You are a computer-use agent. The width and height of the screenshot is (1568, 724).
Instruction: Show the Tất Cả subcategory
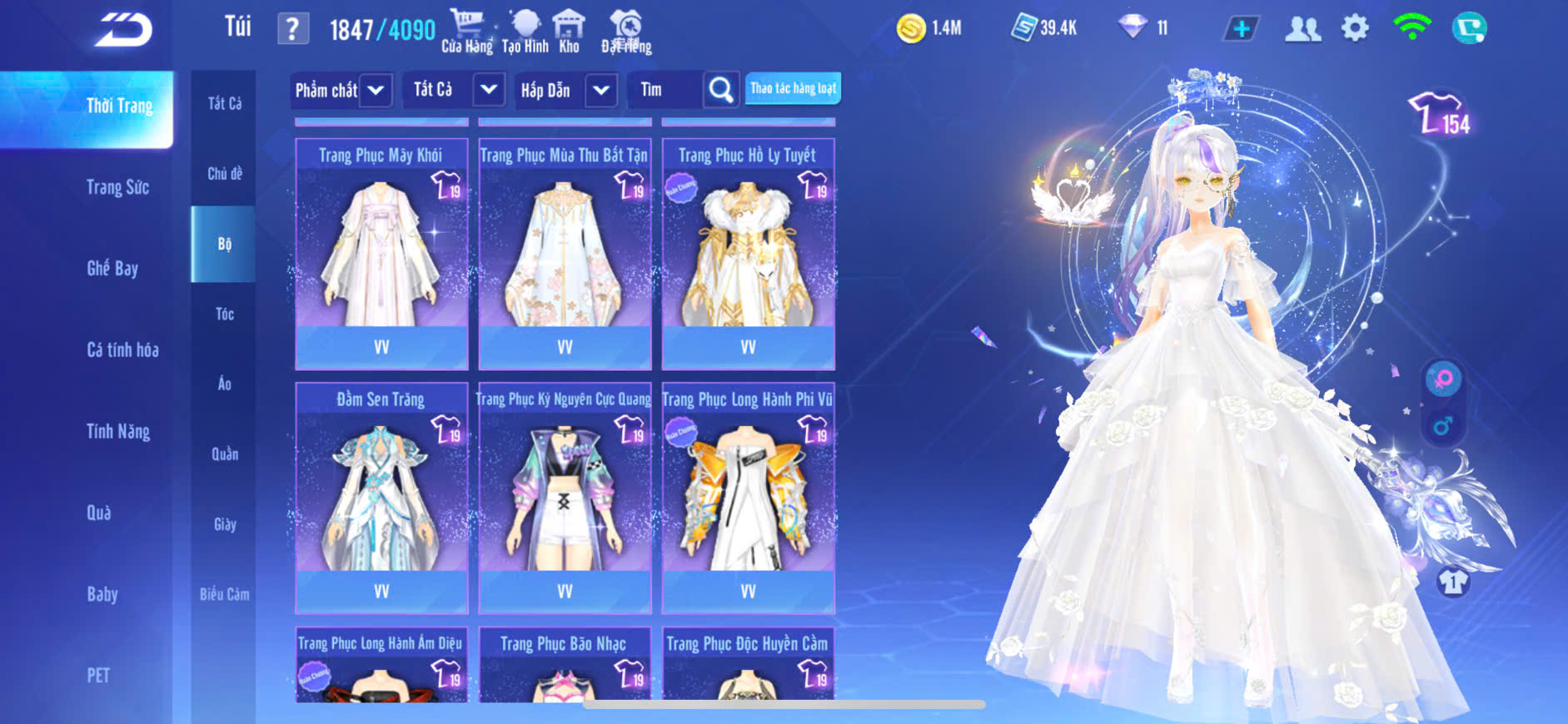pyautogui.click(x=224, y=103)
